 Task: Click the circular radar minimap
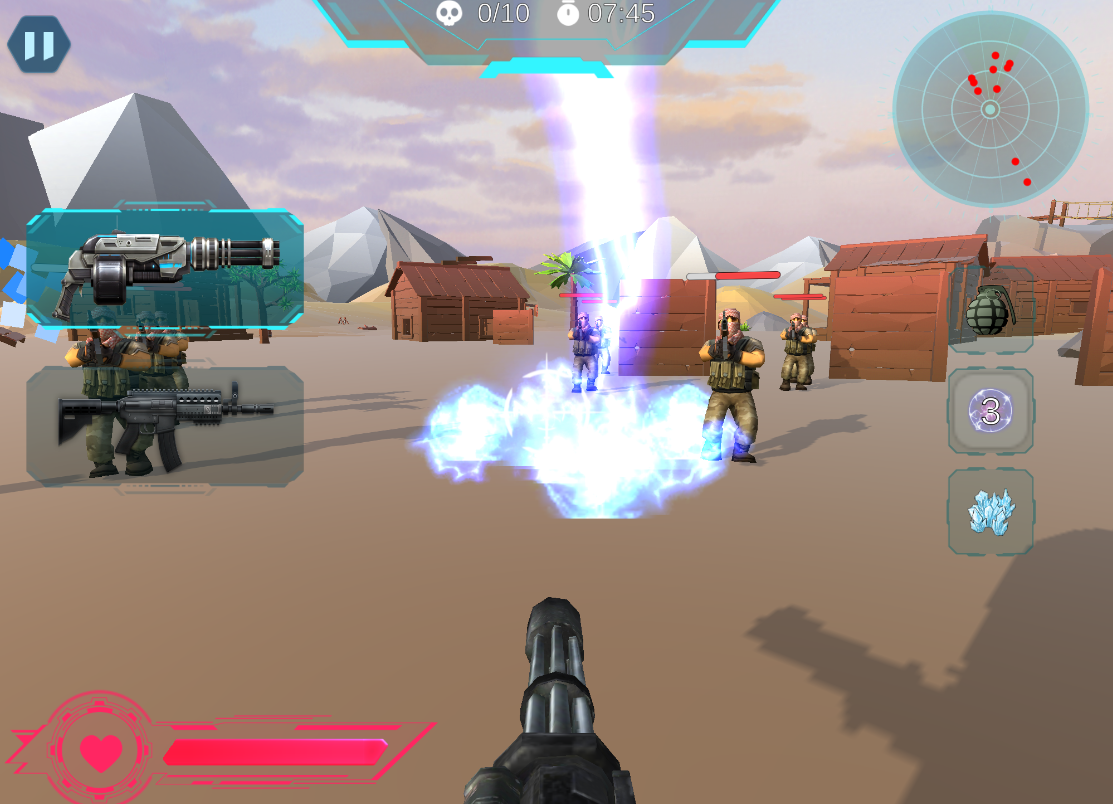(990, 109)
